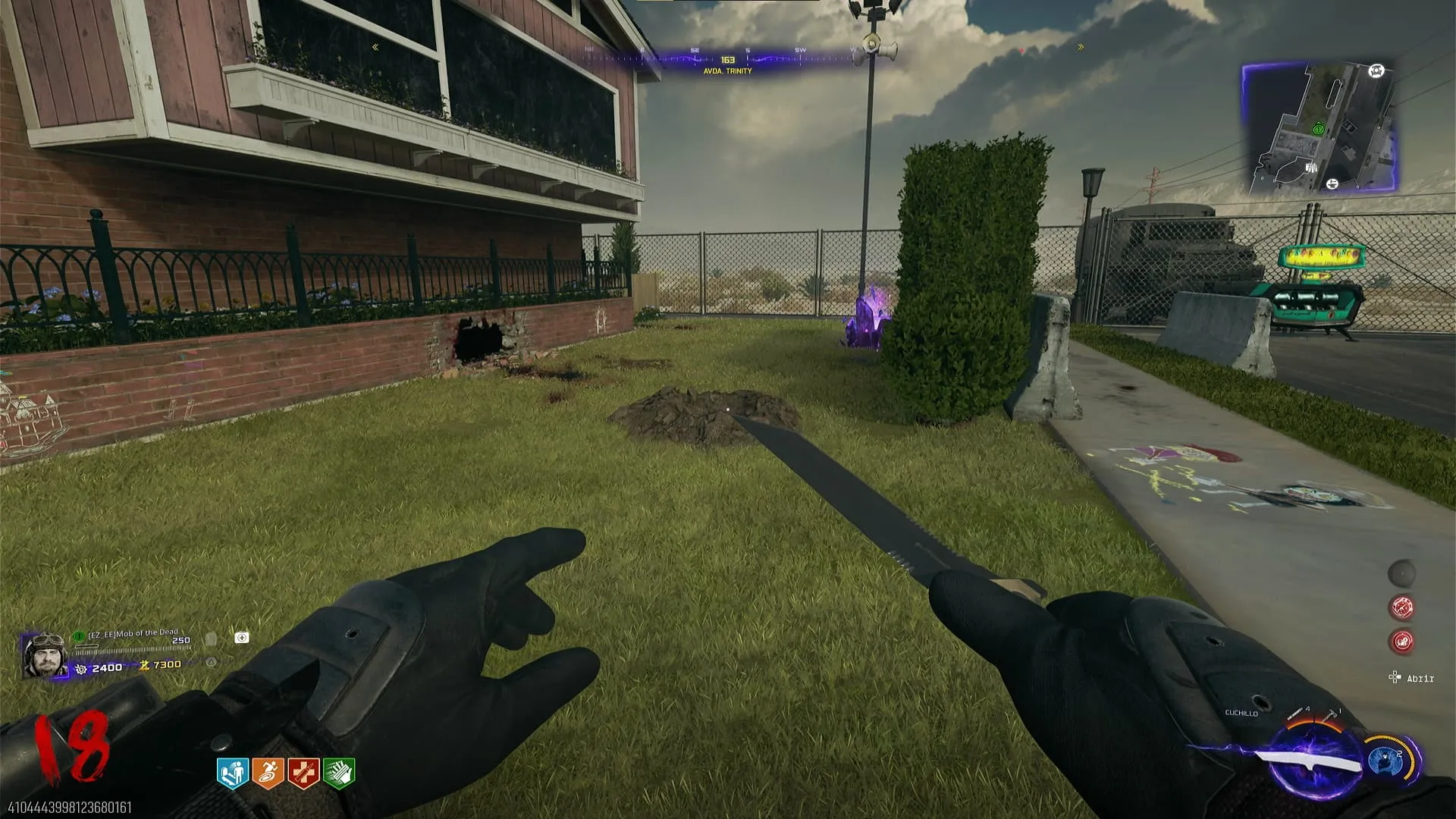Viewport: 1456px width, 819px height.
Task: Select the blue Quick Revive perk icon
Action: [233, 773]
